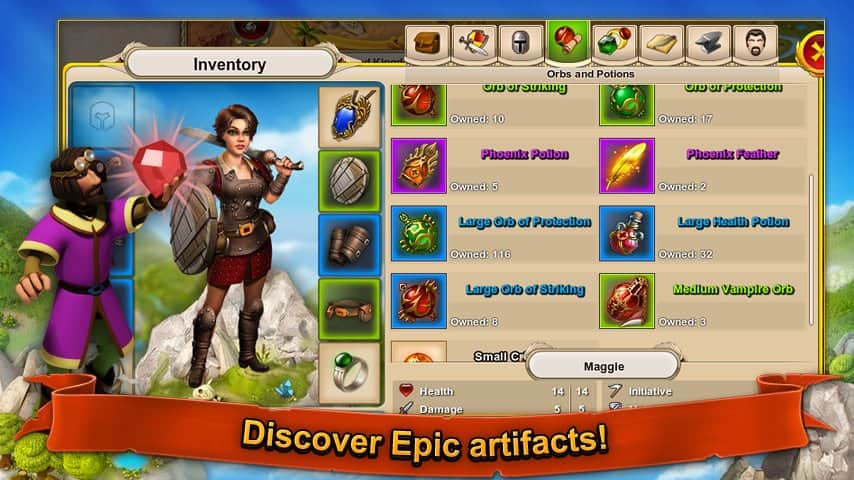This screenshot has width=854, height=480.
Task: Choose the Phoenix Potion item
Action: (x=419, y=166)
